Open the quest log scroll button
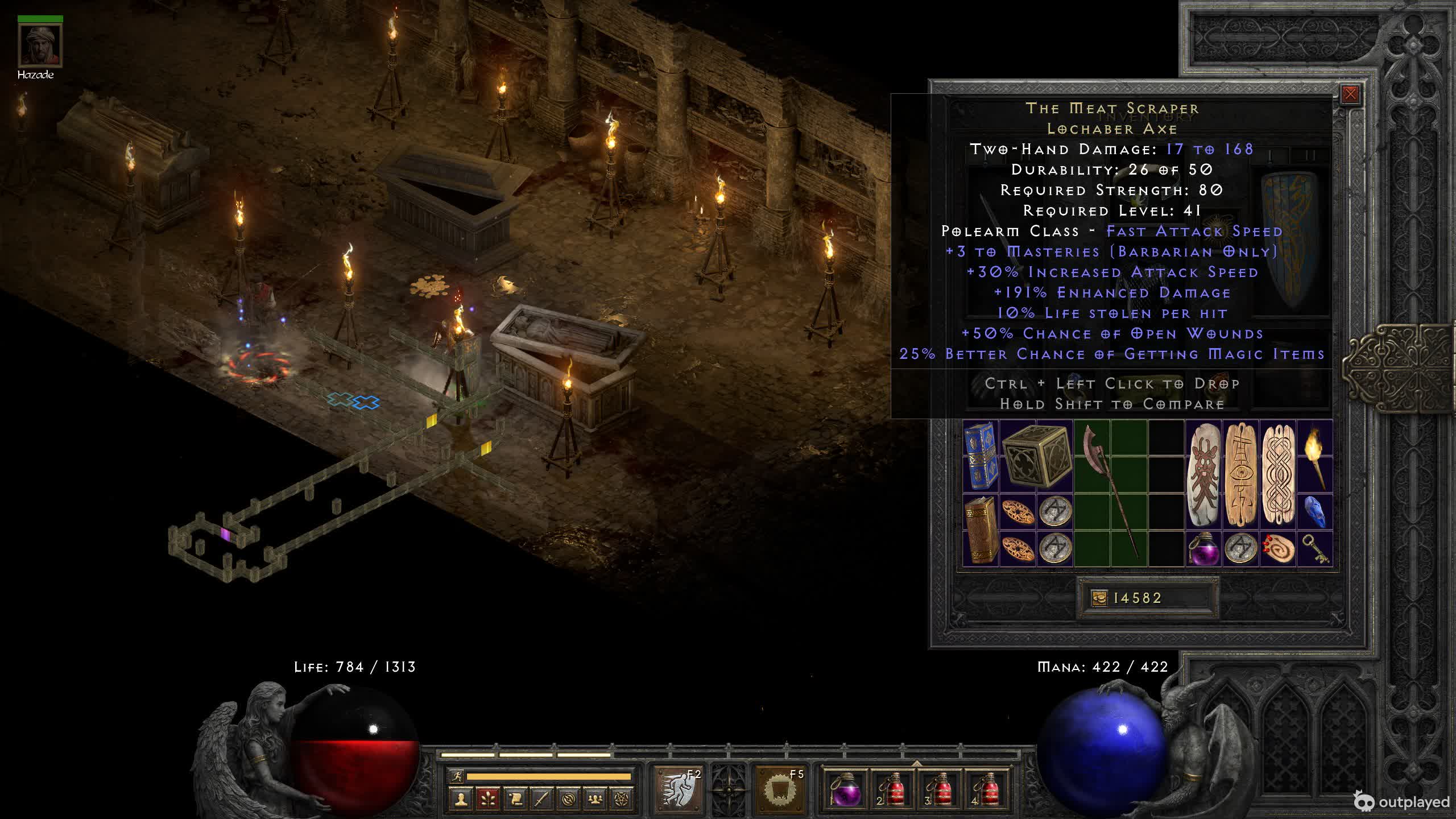The image size is (1456, 819). [515, 799]
